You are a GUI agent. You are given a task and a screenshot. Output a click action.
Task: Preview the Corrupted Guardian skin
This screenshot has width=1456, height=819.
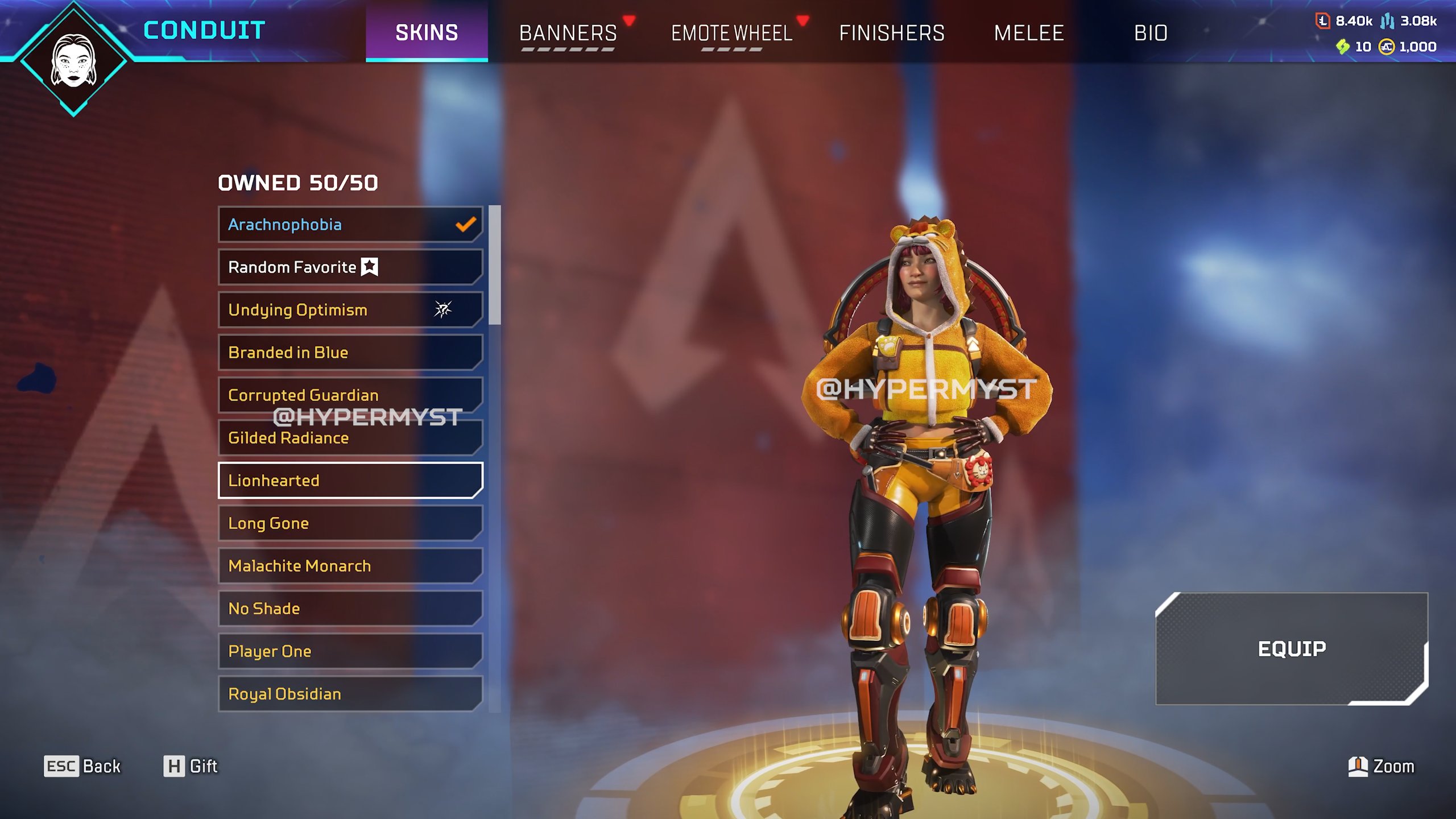[350, 394]
